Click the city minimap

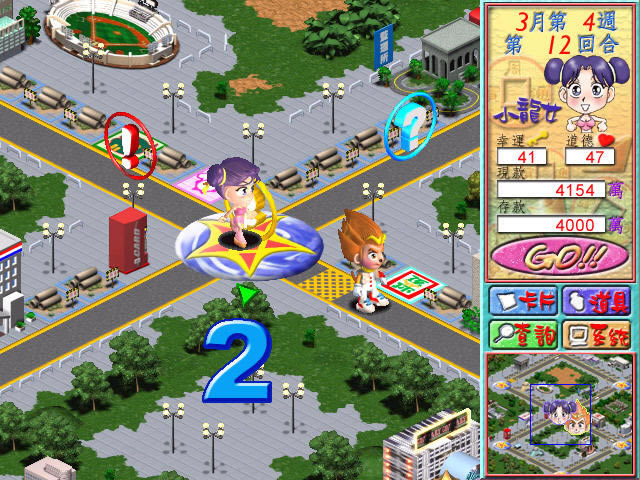pos(559,414)
